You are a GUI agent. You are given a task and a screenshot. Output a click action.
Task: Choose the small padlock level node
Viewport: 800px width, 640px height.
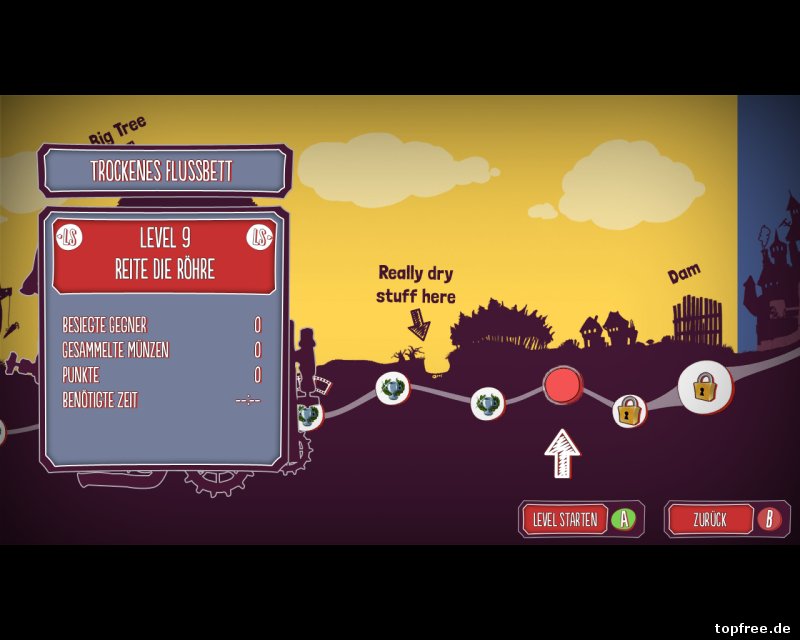pyautogui.click(x=628, y=410)
